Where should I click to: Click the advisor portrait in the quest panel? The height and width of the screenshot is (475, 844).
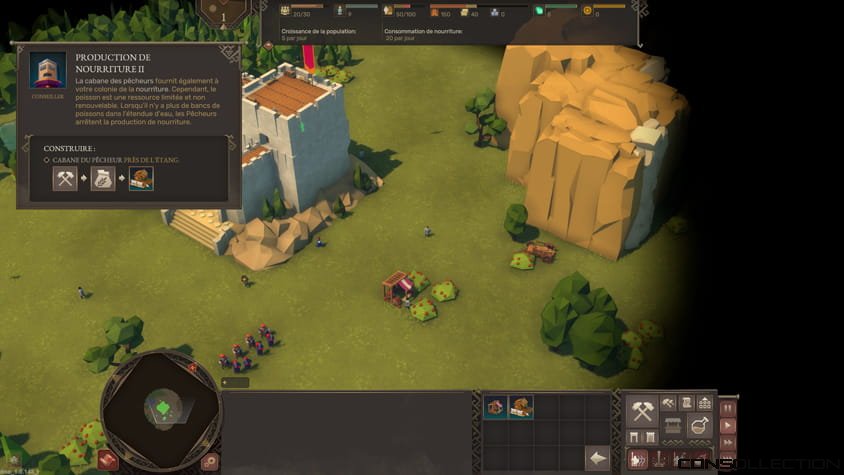coord(47,71)
